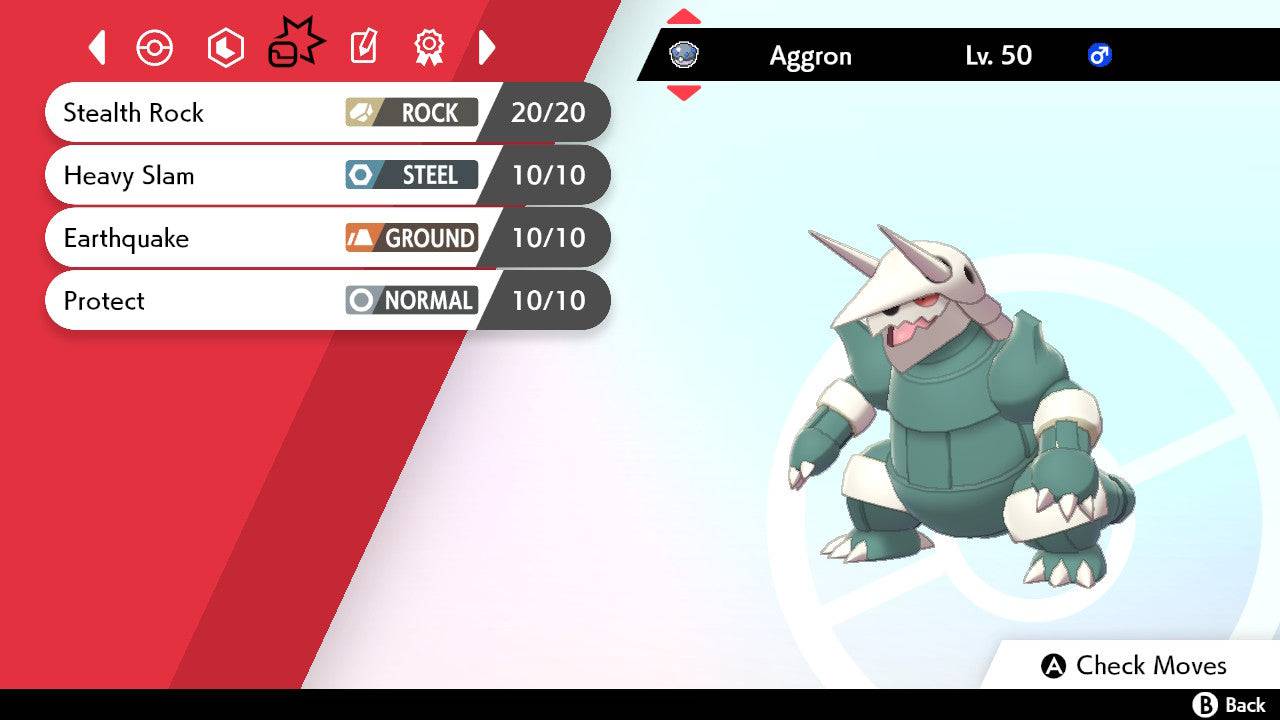The height and width of the screenshot is (720, 1280).
Task: Click the Ground type icon on Earthquake
Action: [x=362, y=238]
